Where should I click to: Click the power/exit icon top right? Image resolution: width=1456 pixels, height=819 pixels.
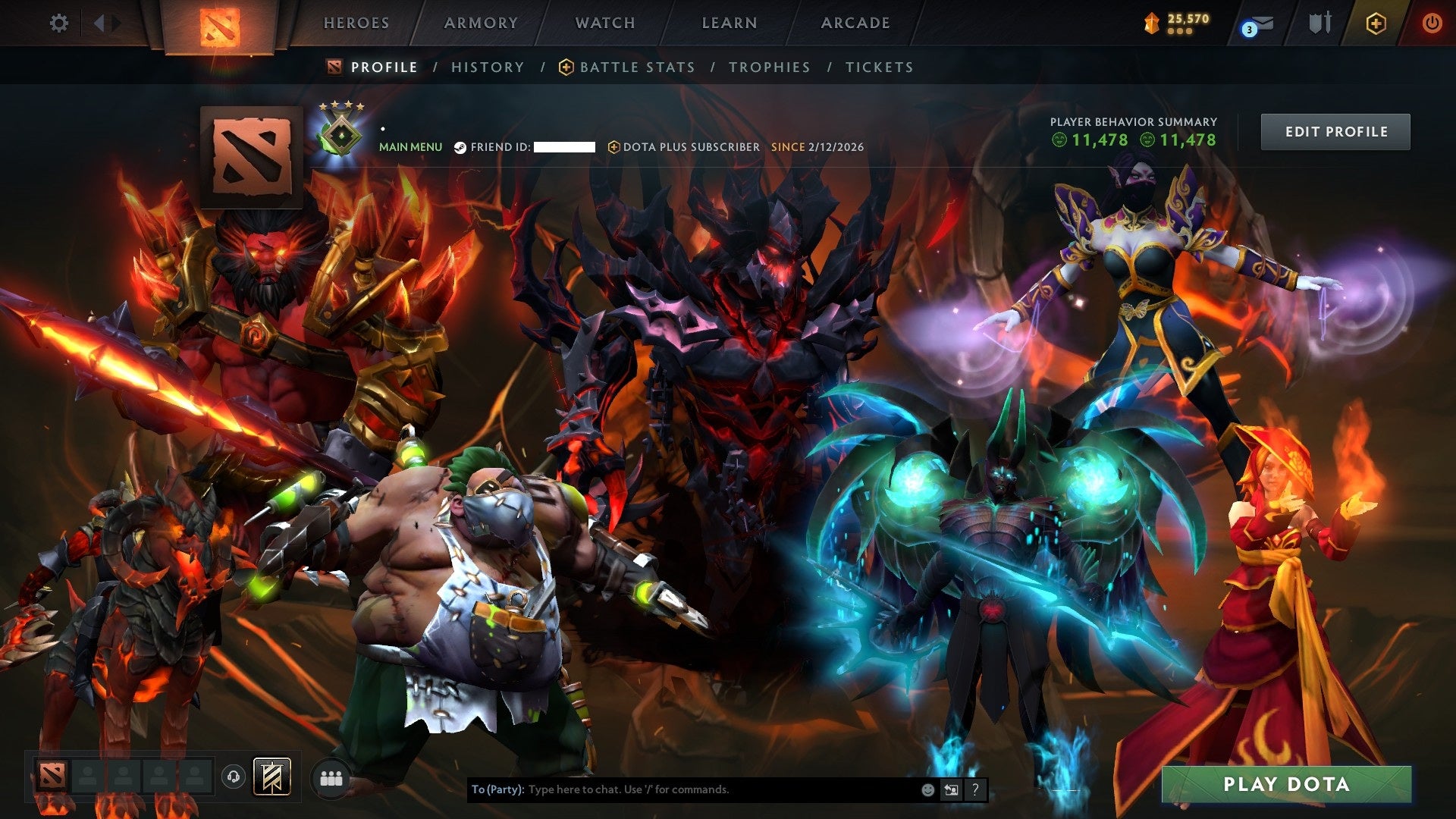coord(1433,23)
